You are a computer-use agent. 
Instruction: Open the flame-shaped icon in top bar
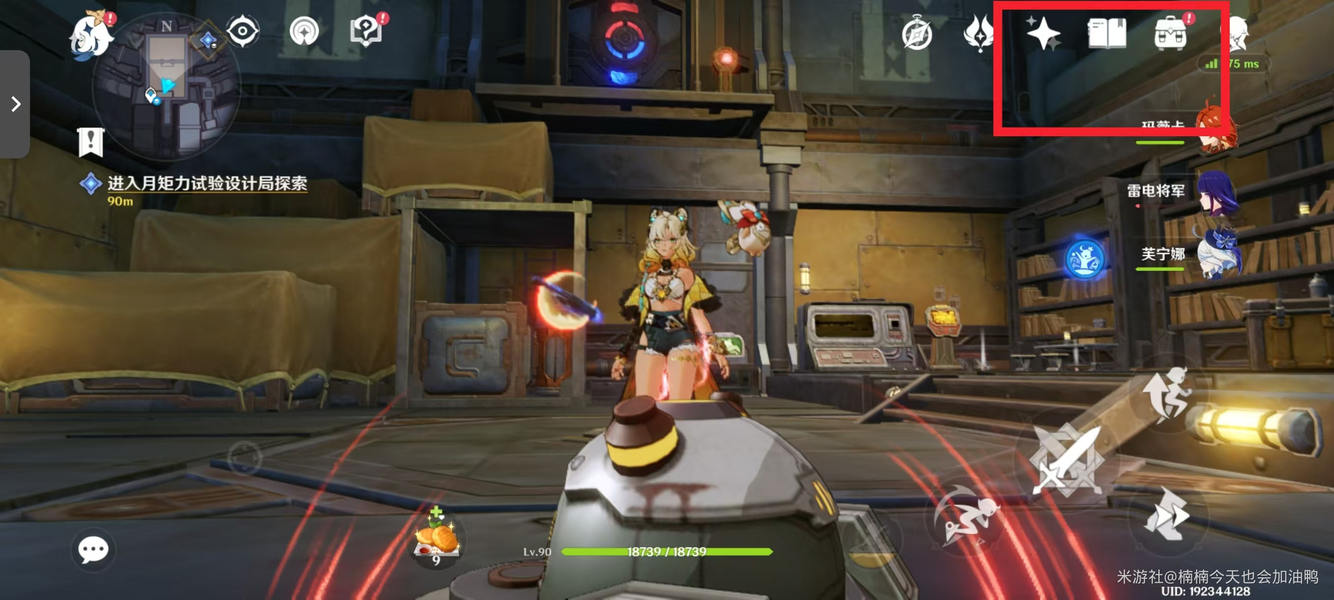[x=978, y=34]
